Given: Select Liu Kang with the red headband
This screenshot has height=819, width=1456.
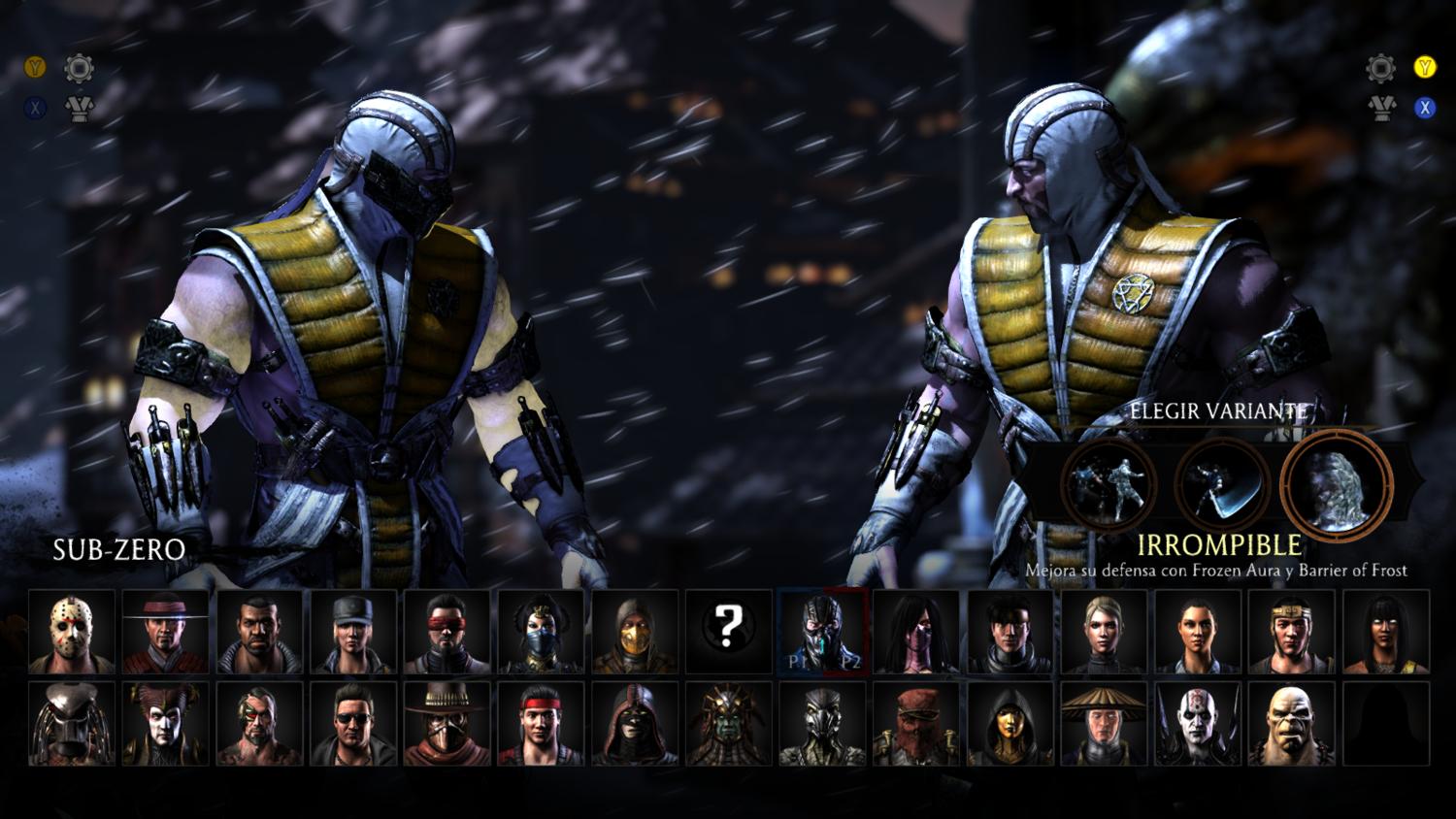Looking at the screenshot, I should pyautogui.click(x=541, y=724).
